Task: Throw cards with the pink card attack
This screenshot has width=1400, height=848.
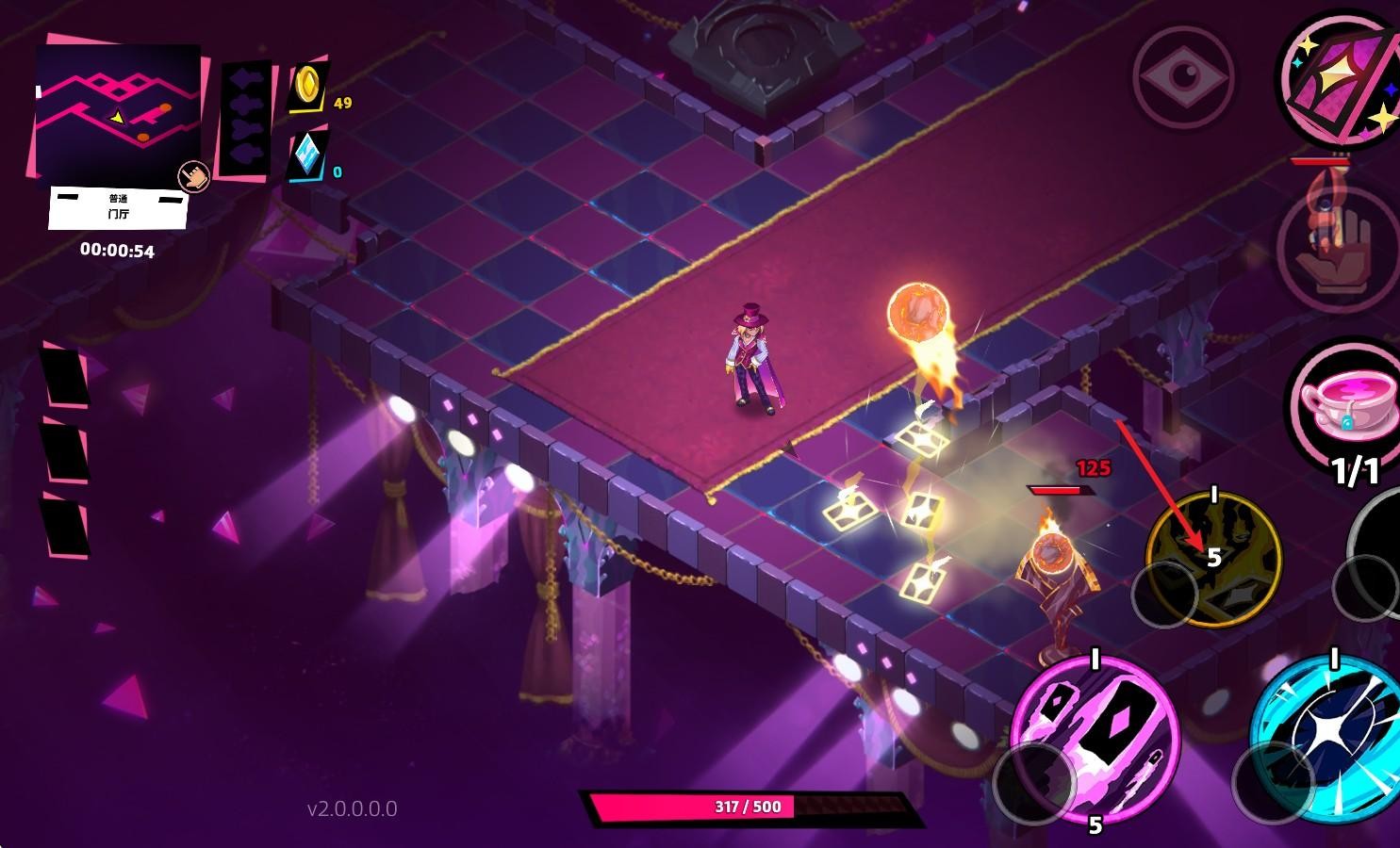Action: (1095, 738)
